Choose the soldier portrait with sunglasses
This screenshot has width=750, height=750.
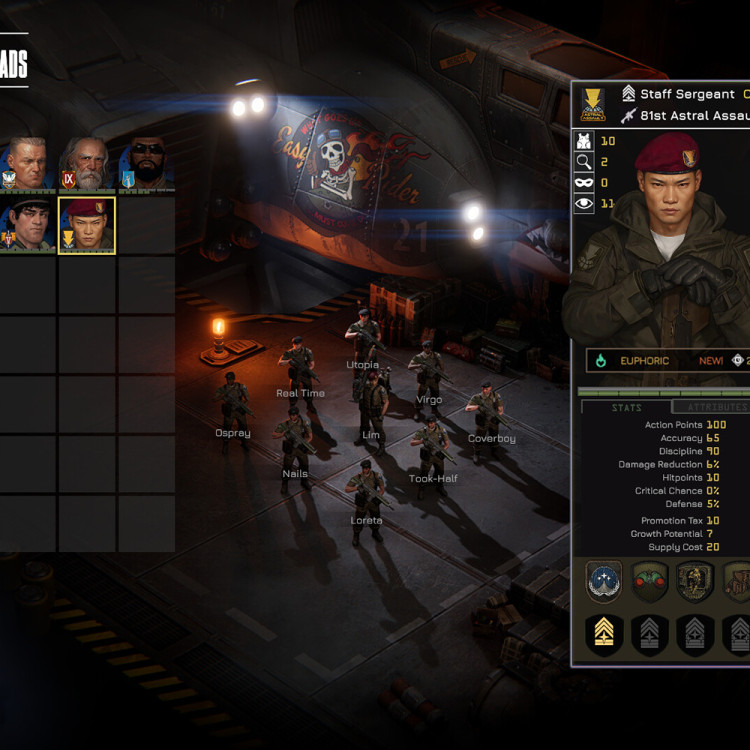pos(146,163)
